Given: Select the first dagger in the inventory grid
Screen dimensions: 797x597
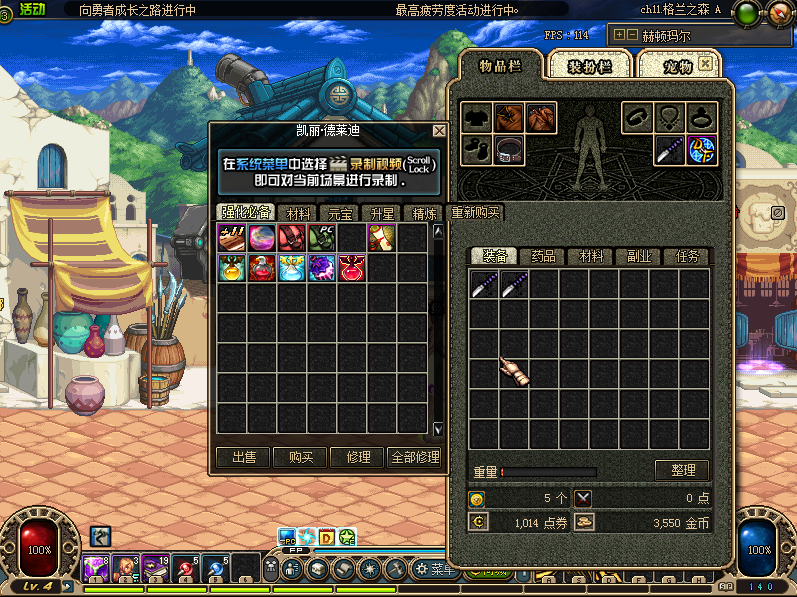Looking at the screenshot, I should pyautogui.click(x=484, y=285).
